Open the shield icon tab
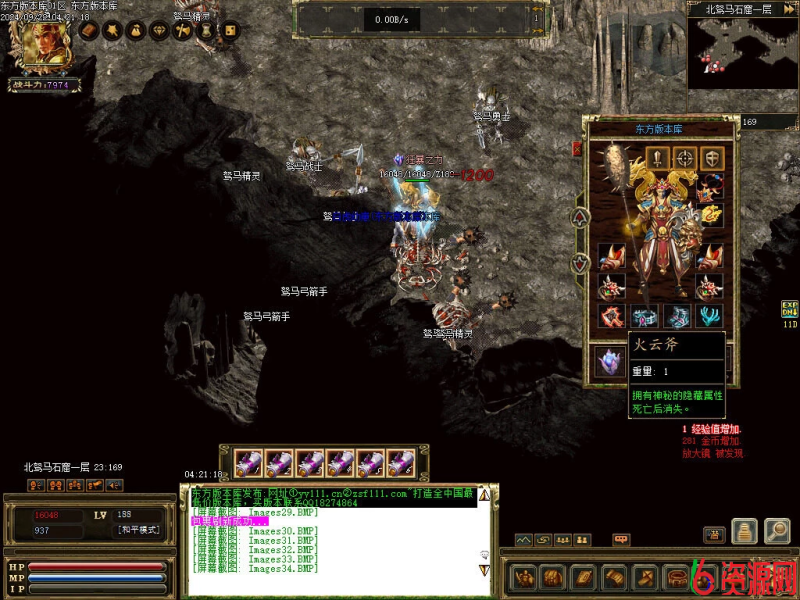 point(711,157)
